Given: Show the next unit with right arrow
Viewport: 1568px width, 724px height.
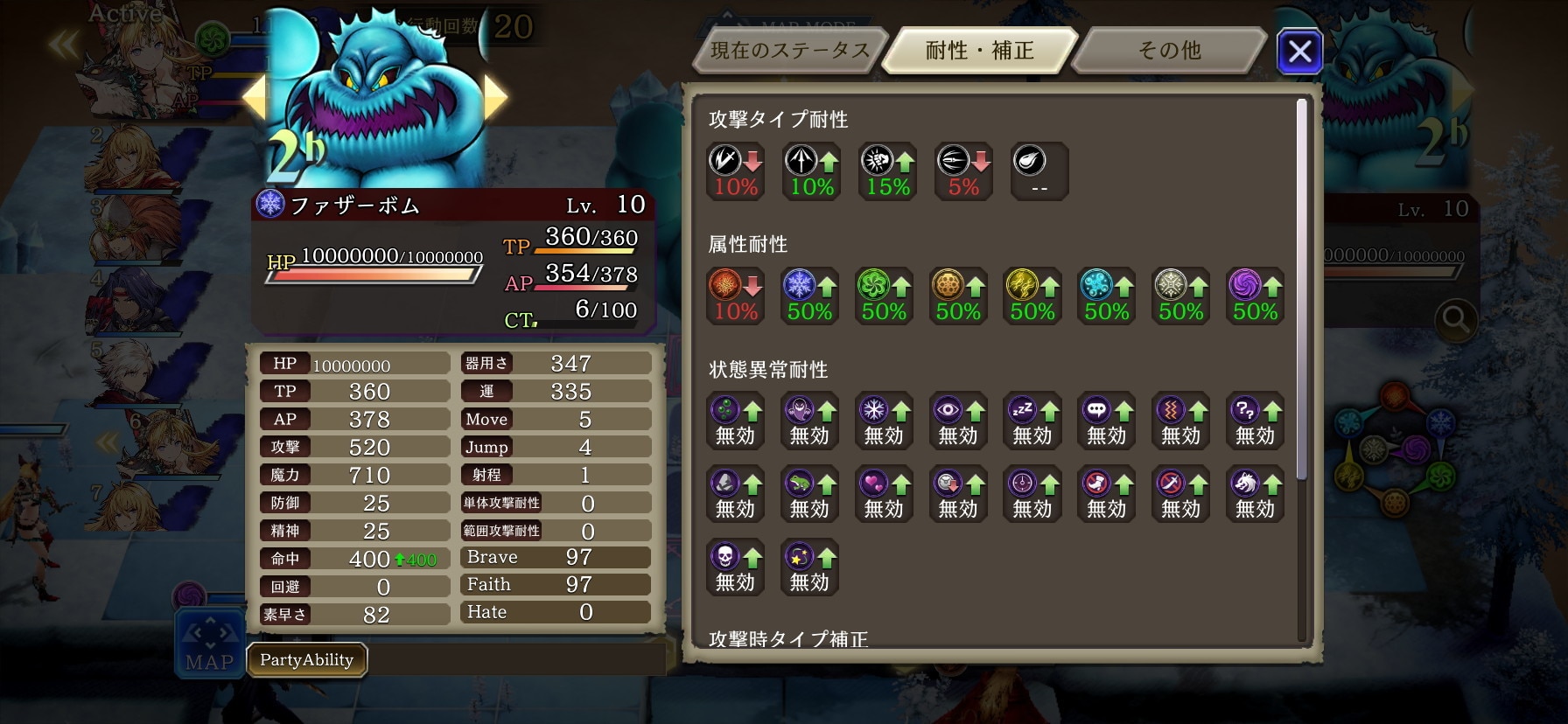Looking at the screenshot, I should tap(495, 97).
